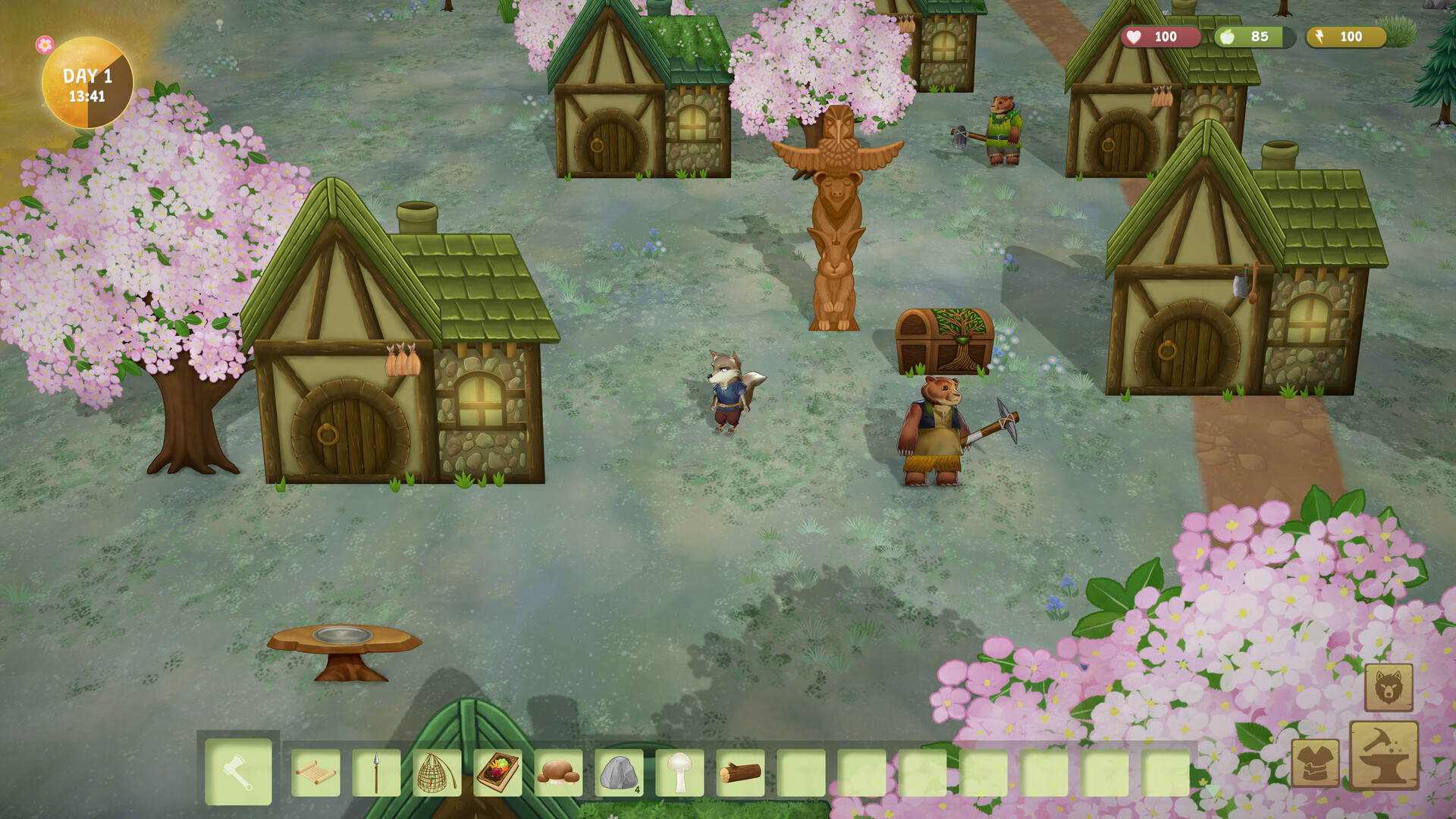Open the clothing equipment button
The height and width of the screenshot is (819, 1456).
click(x=1315, y=763)
